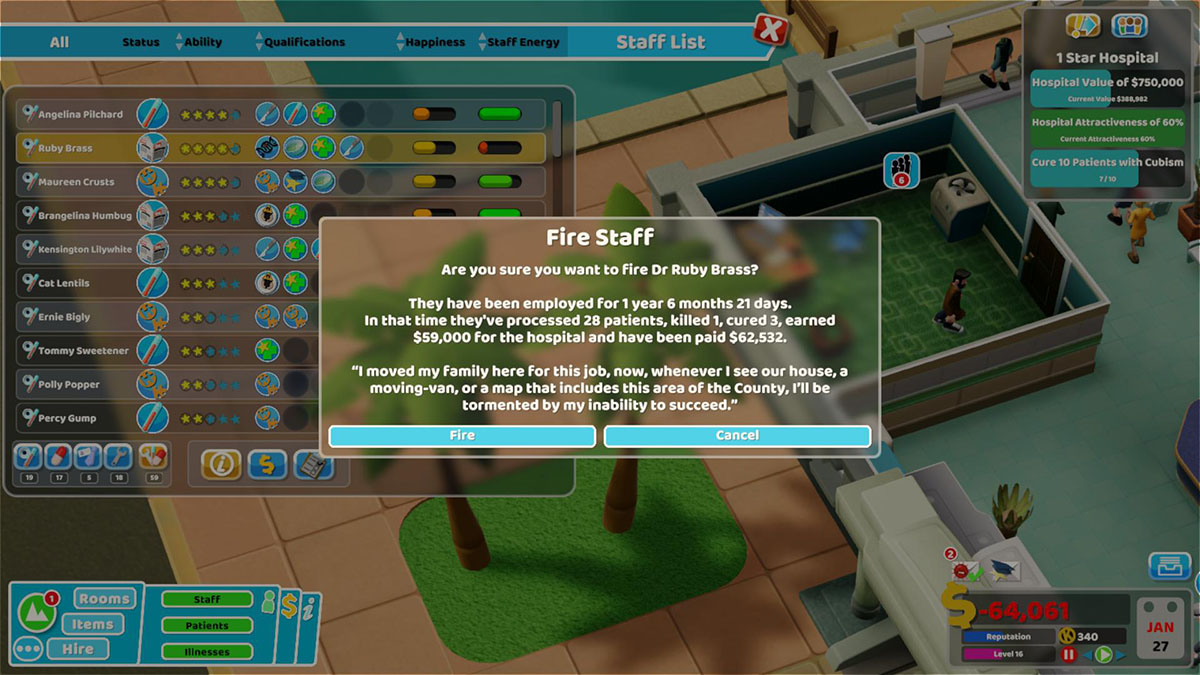Close the Staff List panel
Screen dimensions: 1200x675
coord(769,30)
